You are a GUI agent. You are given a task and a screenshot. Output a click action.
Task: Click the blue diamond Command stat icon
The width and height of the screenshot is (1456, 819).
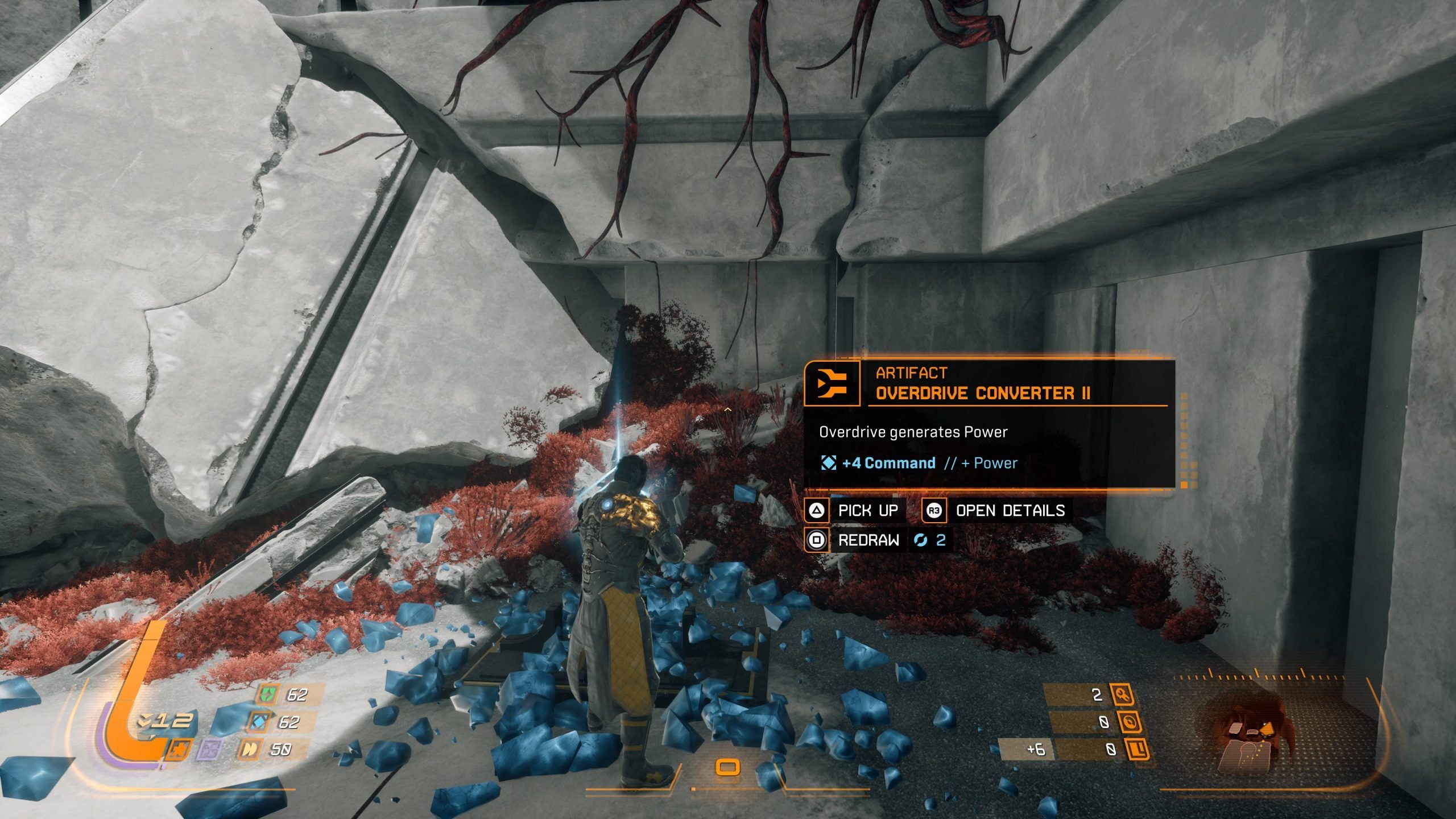click(x=260, y=722)
